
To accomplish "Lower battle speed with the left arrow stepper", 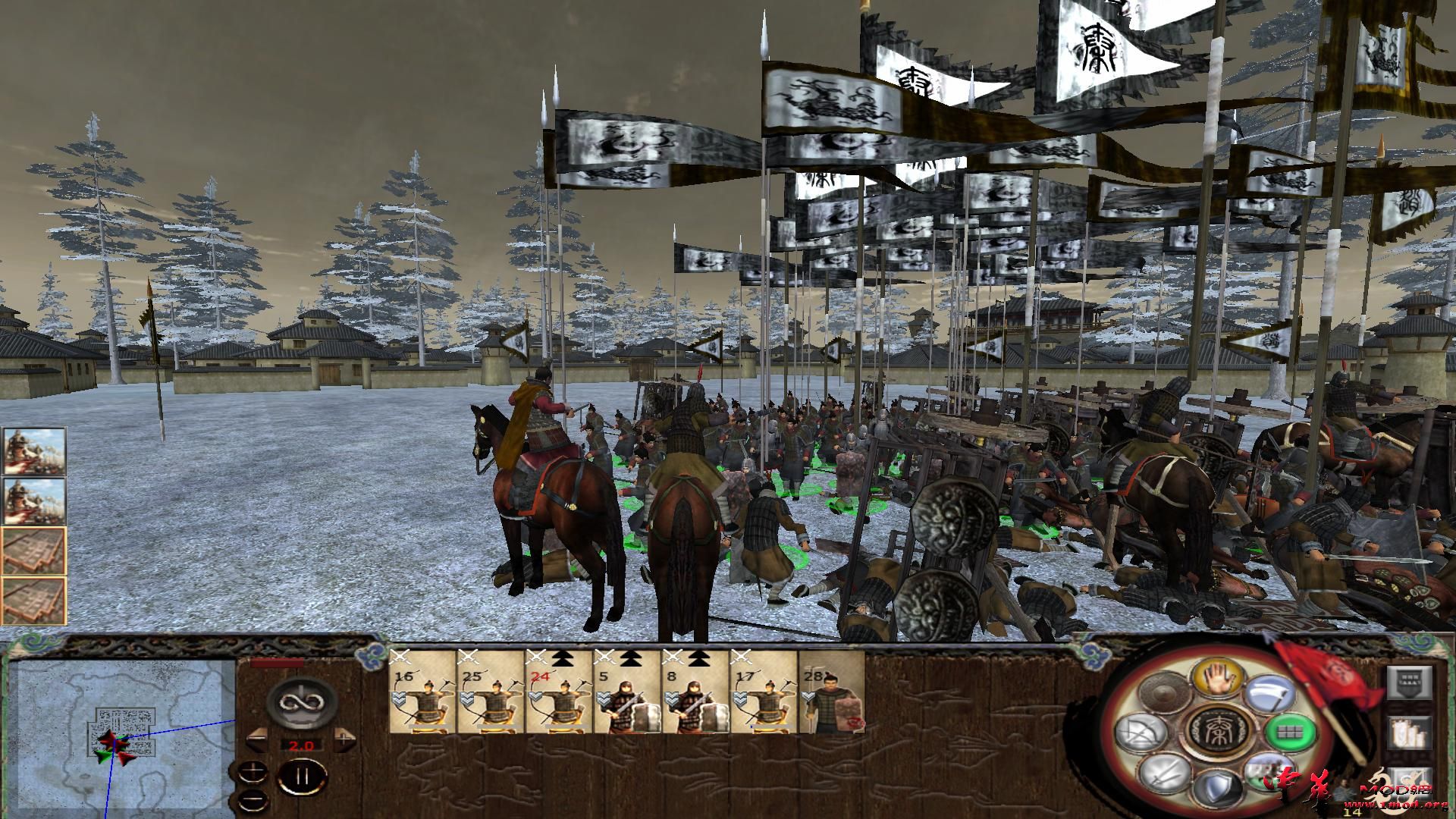I will coord(256,739).
